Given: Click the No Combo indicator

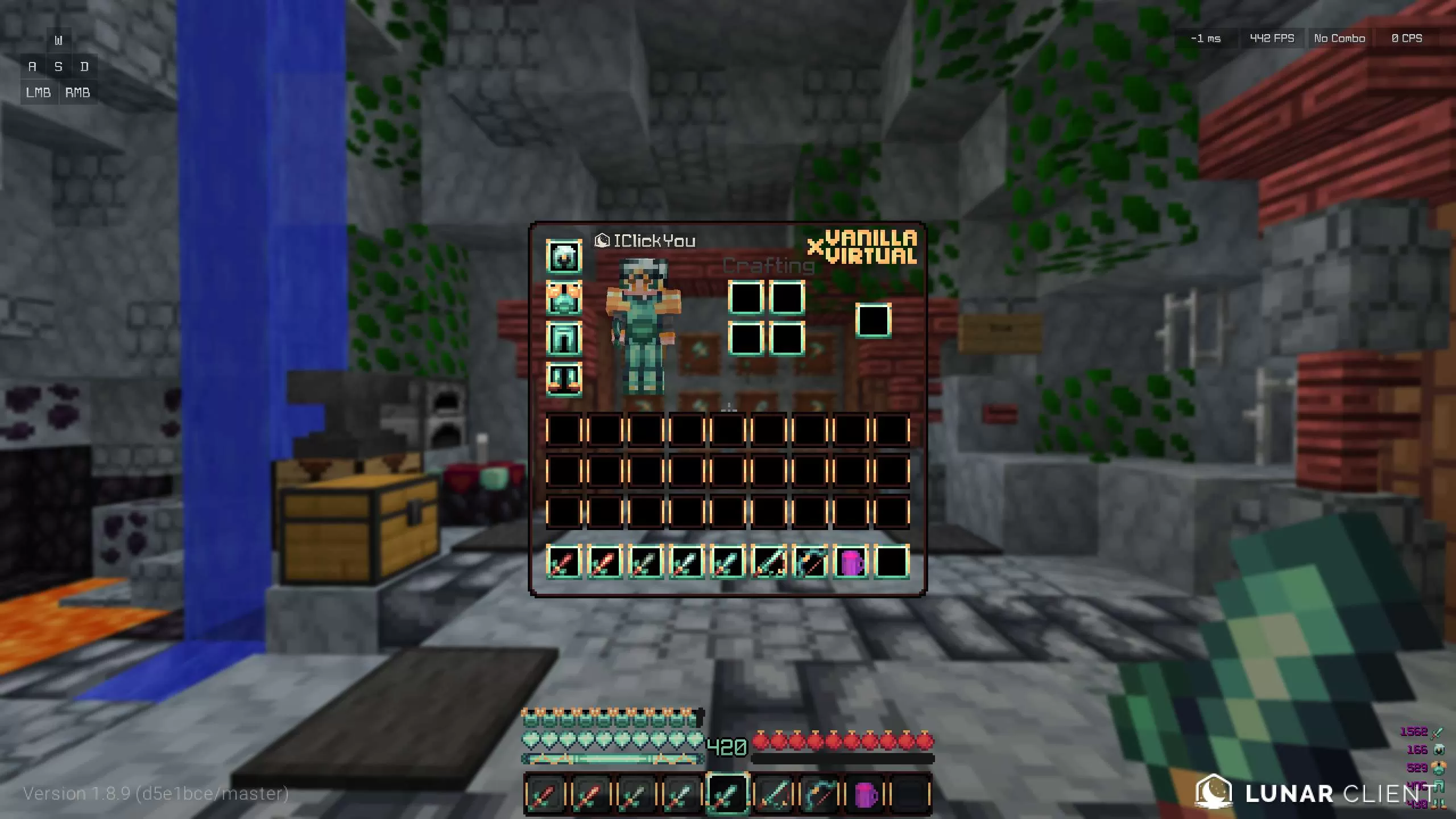Looking at the screenshot, I should [x=1340, y=38].
